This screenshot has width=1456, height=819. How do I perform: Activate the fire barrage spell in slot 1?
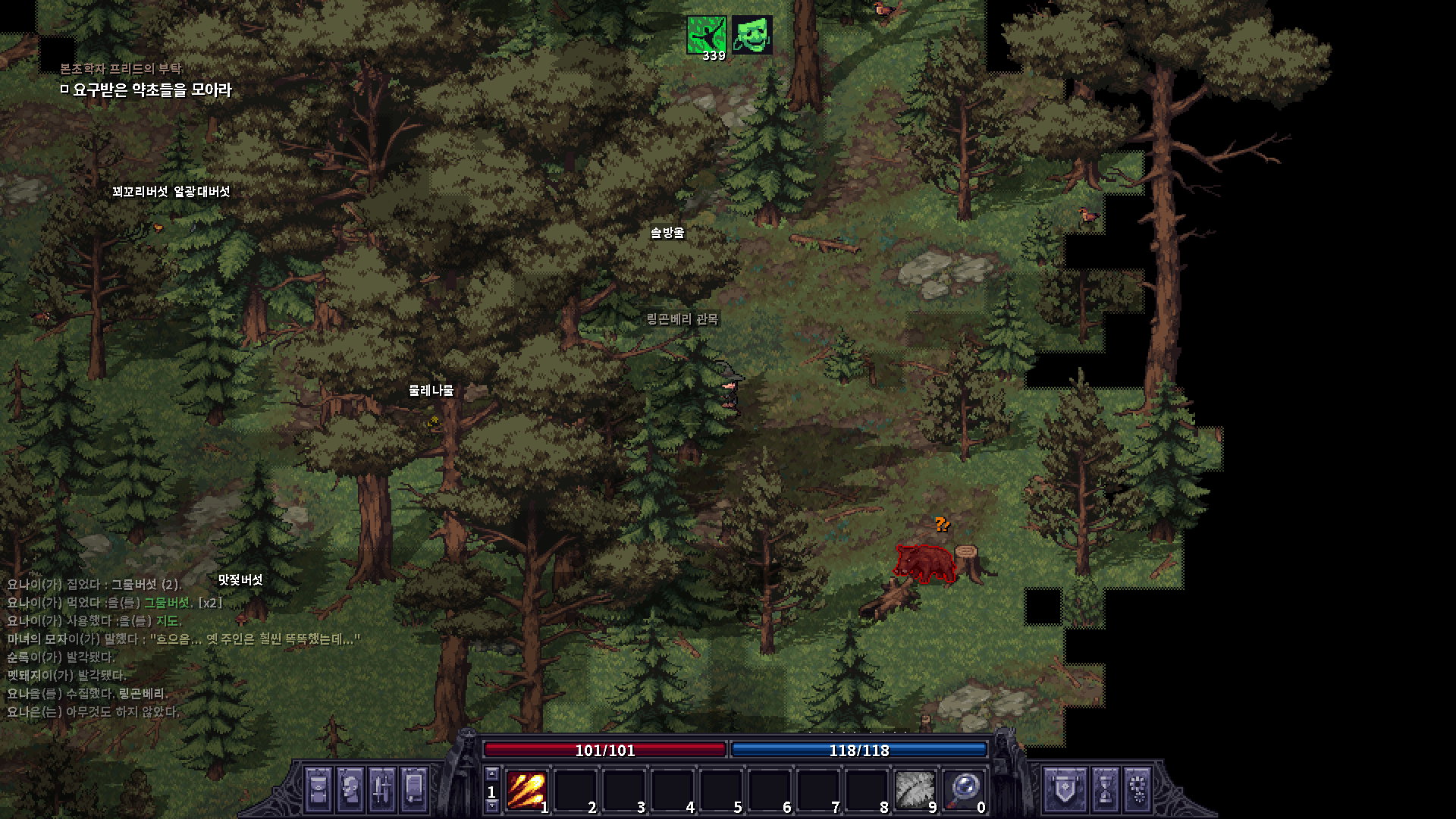pos(526,790)
